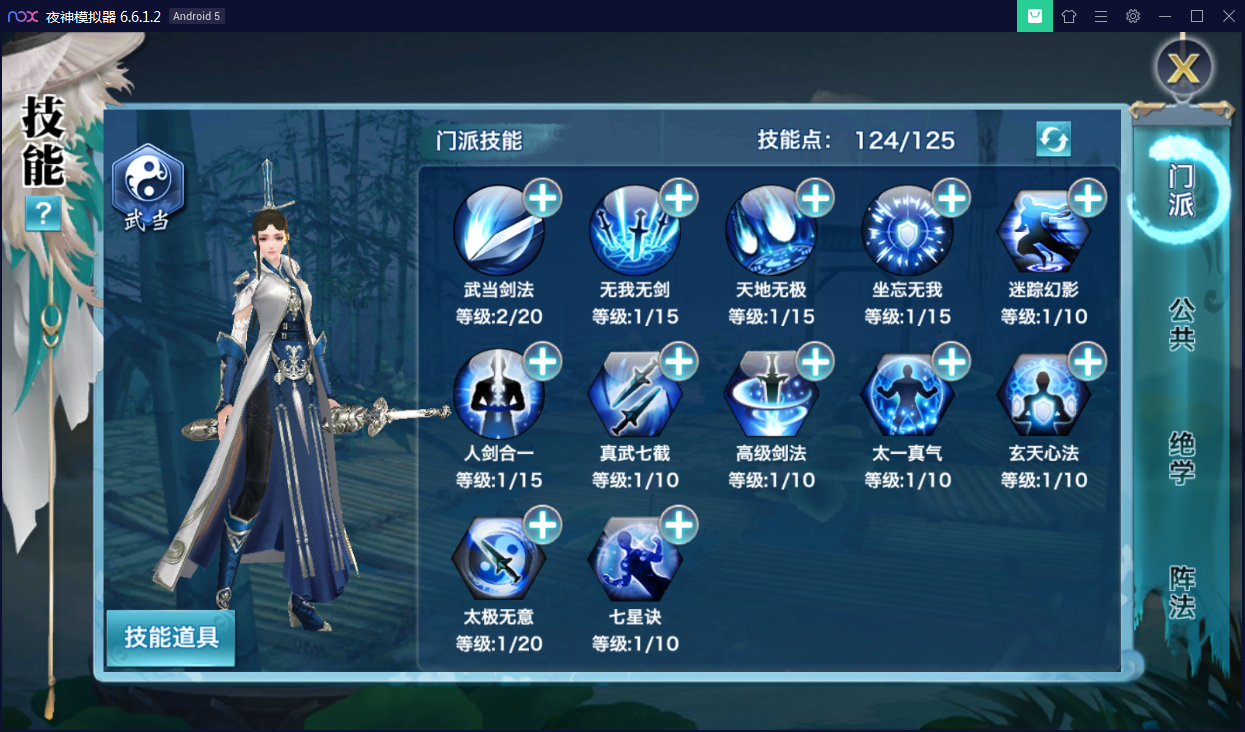Image resolution: width=1245 pixels, height=732 pixels.
Task: Pick the 高级剑法 skill icon
Action: [x=771, y=395]
